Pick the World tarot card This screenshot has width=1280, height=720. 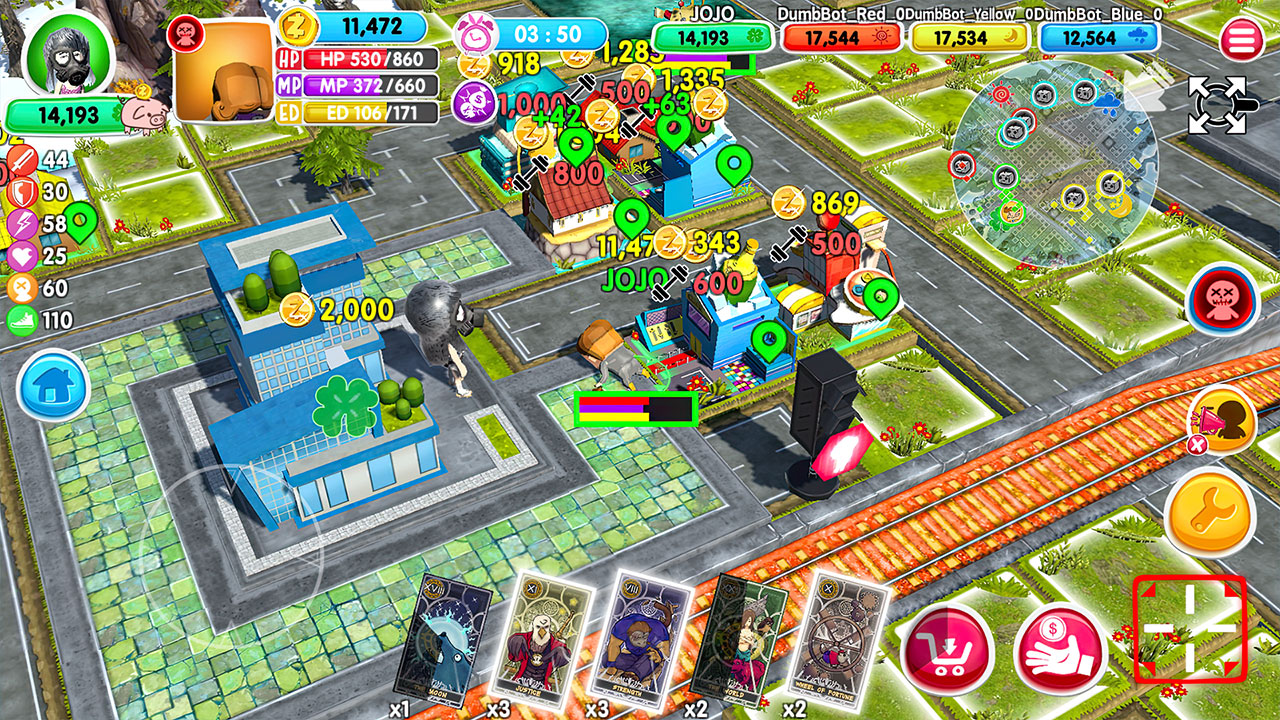pos(740,637)
